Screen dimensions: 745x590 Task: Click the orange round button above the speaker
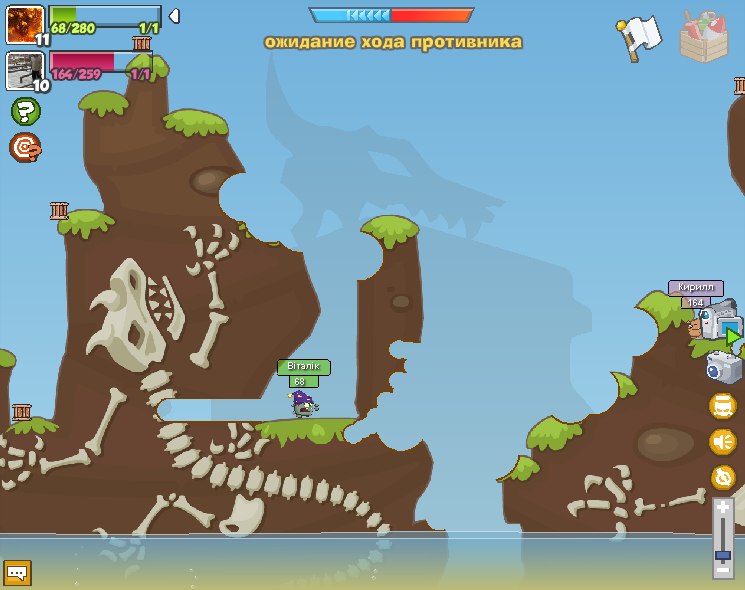(722, 405)
